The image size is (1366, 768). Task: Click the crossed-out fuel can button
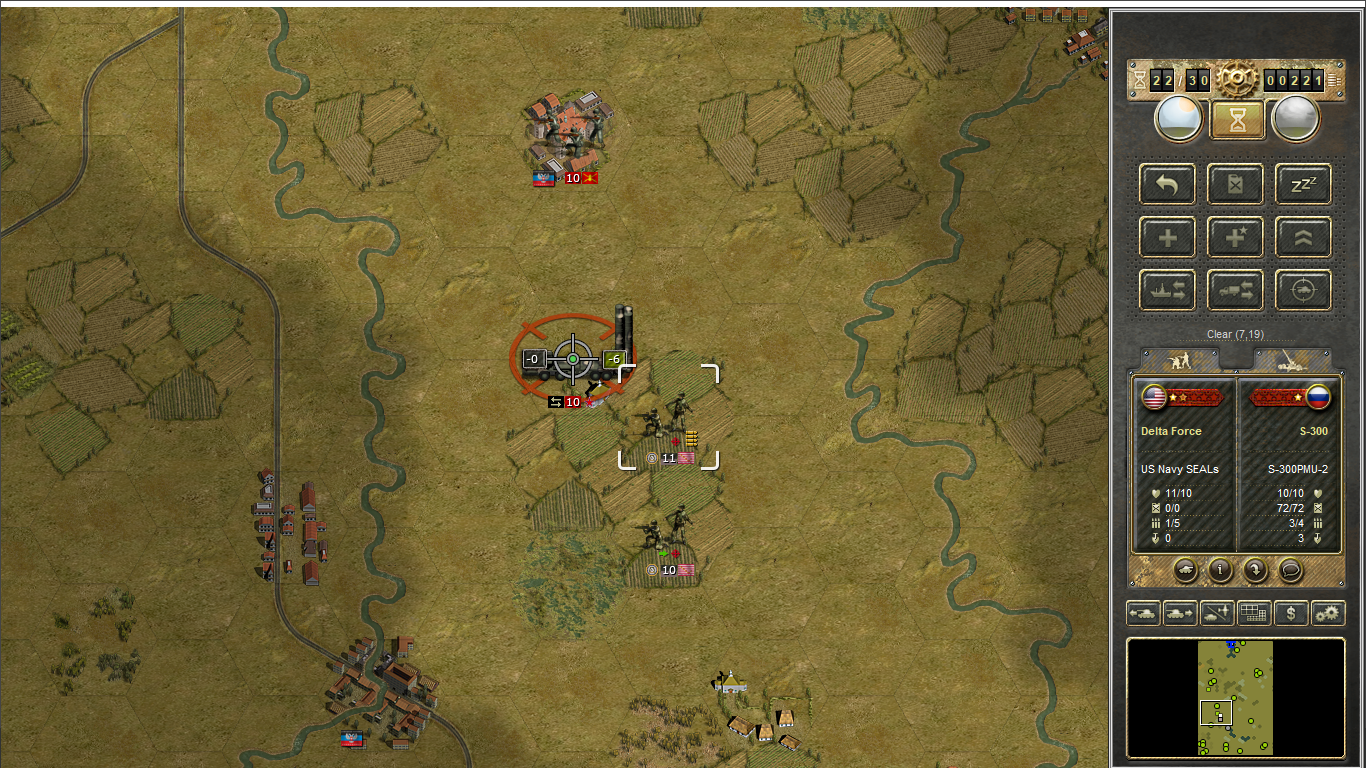click(x=1235, y=184)
